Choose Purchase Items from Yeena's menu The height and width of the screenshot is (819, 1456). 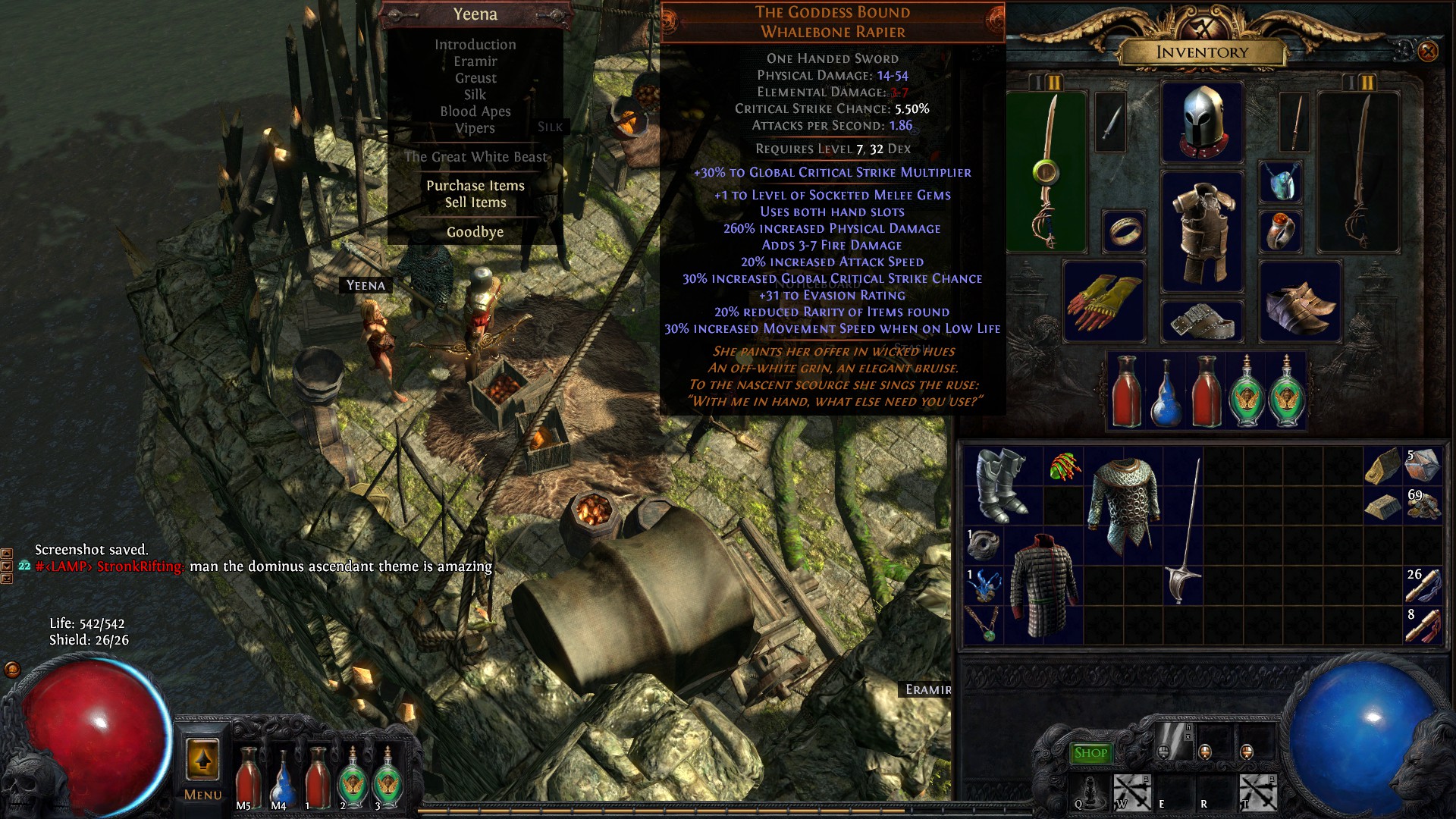[475, 186]
